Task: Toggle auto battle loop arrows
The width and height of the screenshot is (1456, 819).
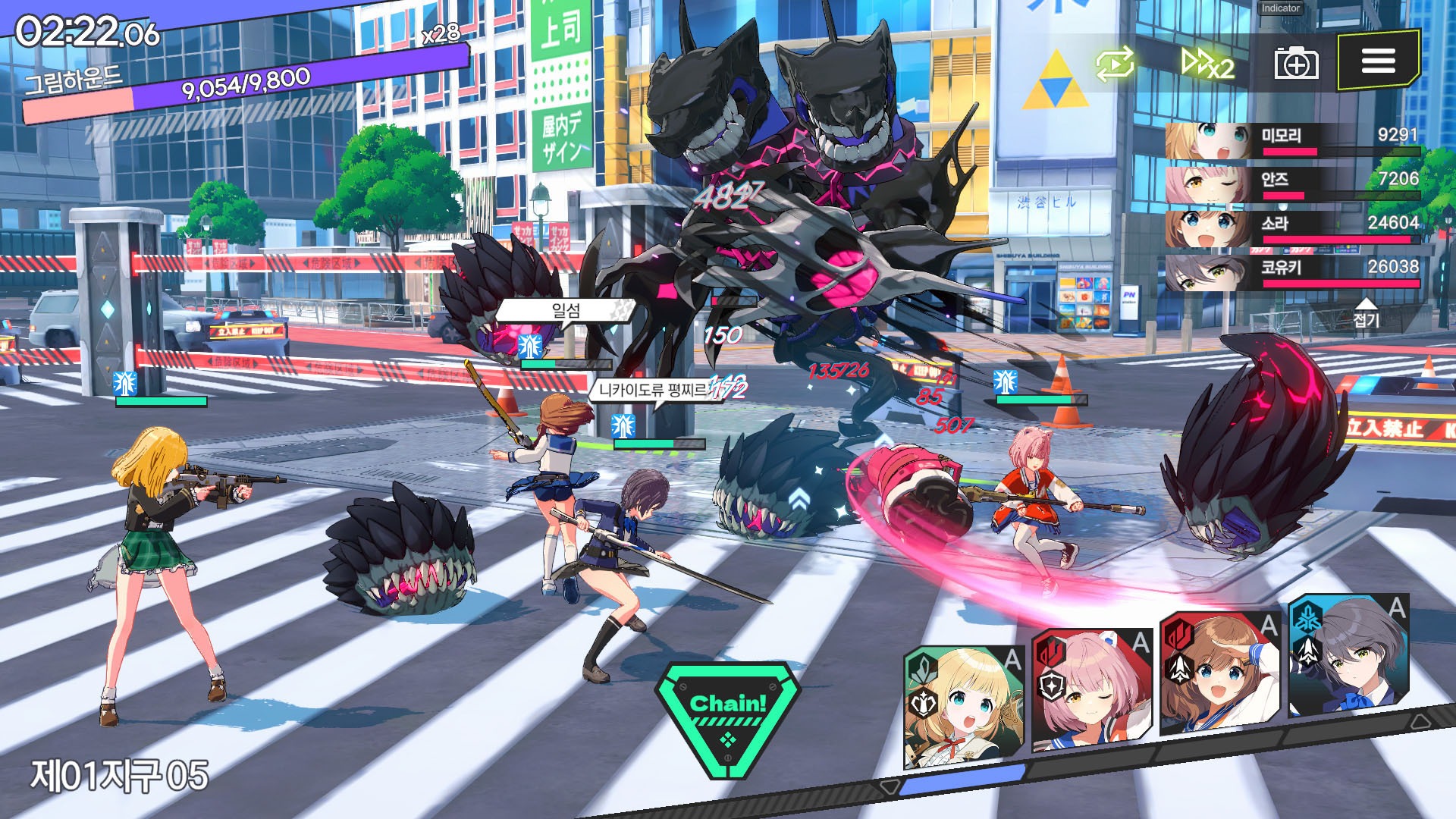Action: click(1115, 64)
